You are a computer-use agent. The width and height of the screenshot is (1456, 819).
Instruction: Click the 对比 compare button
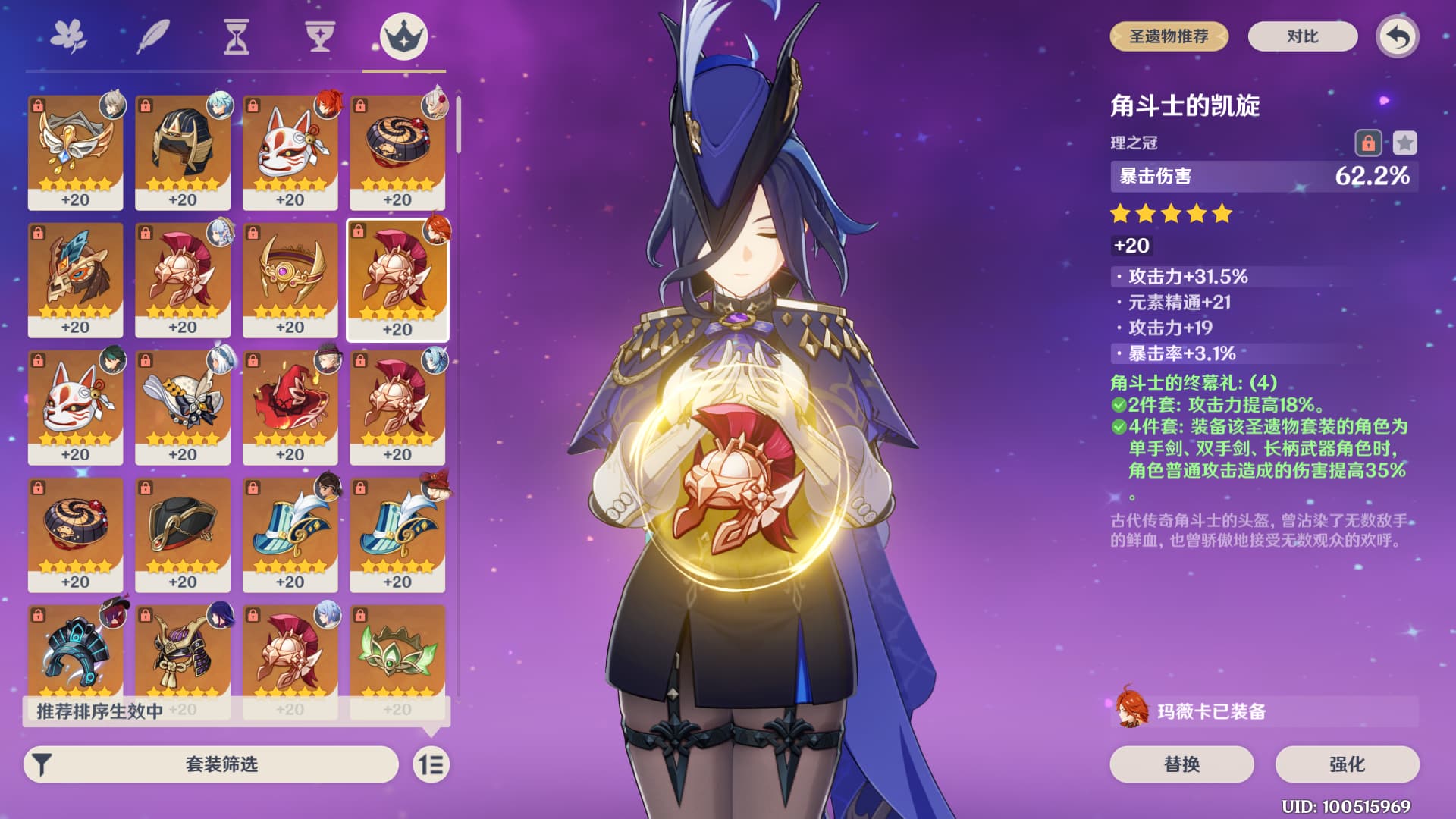tap(1302, 36)
